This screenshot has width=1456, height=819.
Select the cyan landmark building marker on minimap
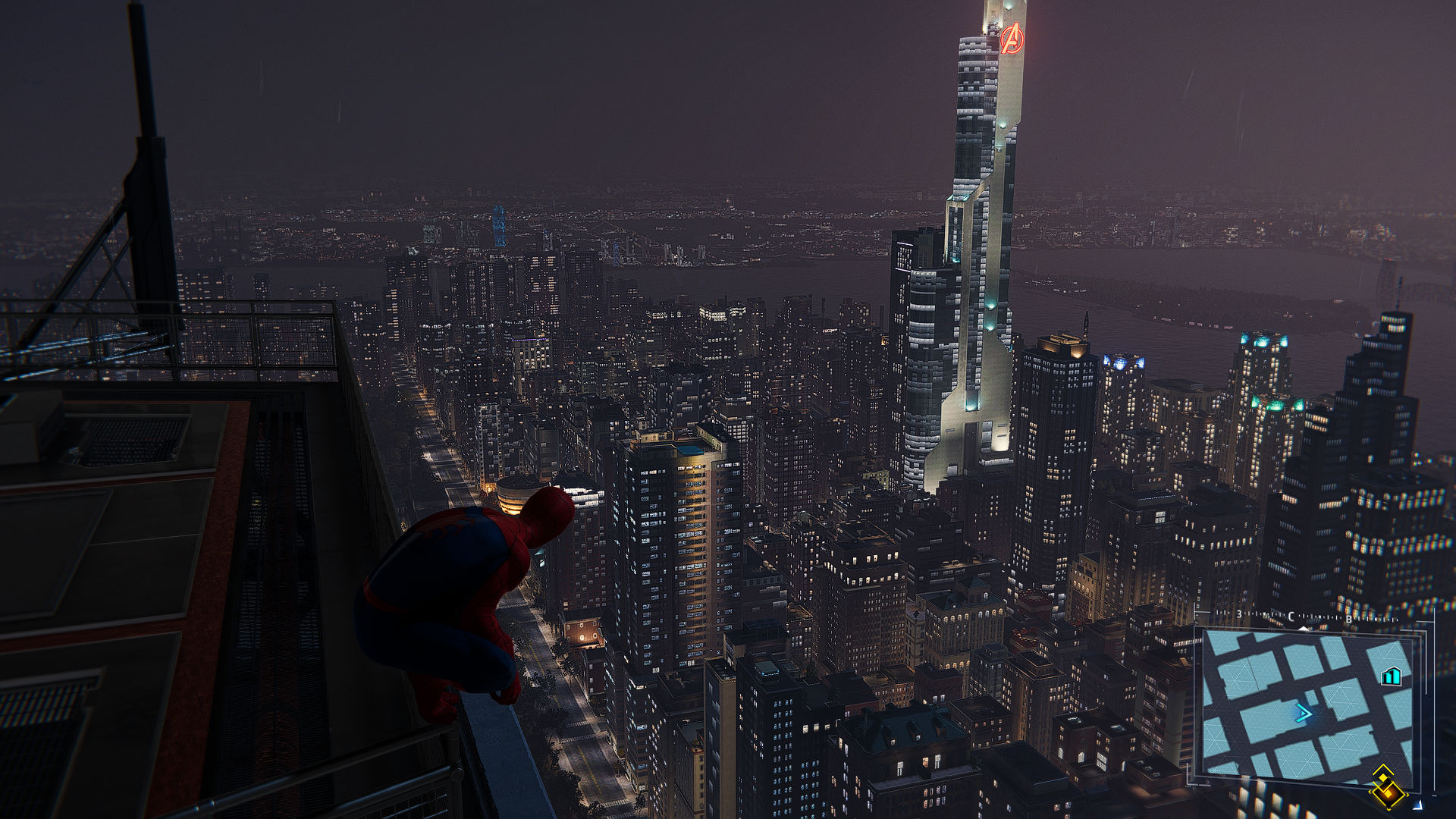click(x=1390, y=676)
